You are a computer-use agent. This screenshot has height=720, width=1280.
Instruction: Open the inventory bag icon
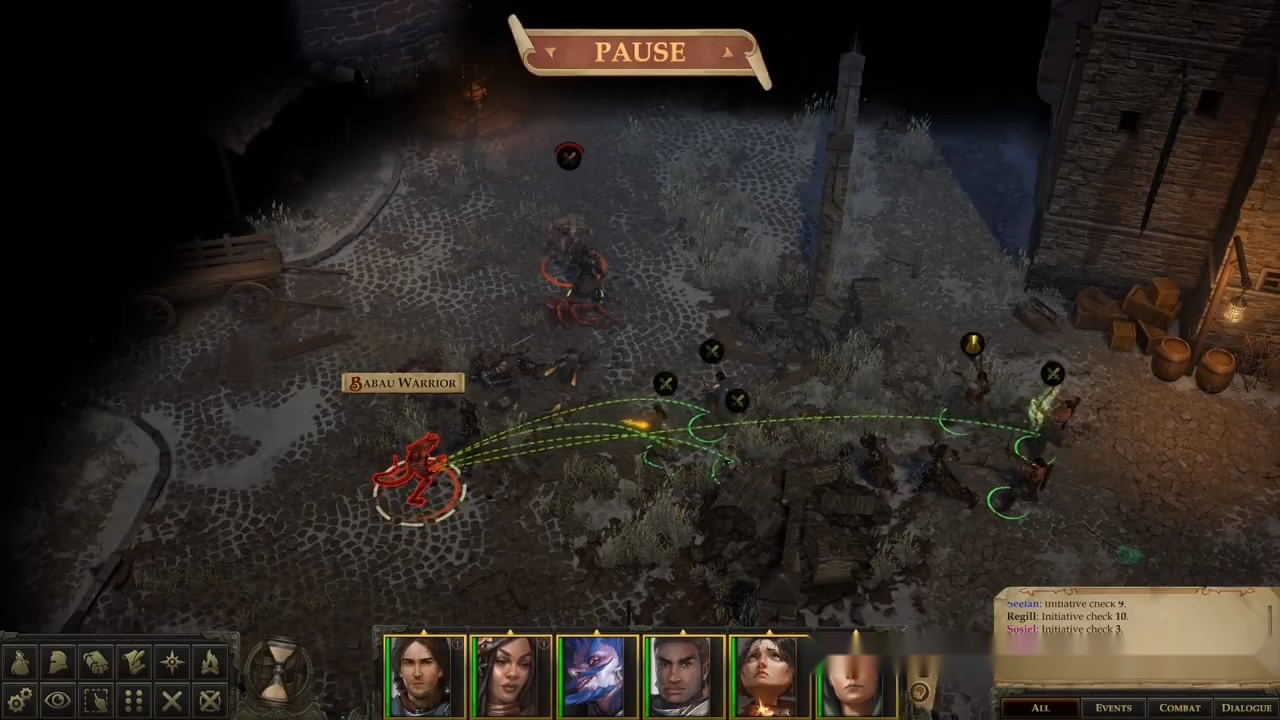click(20, 661)
